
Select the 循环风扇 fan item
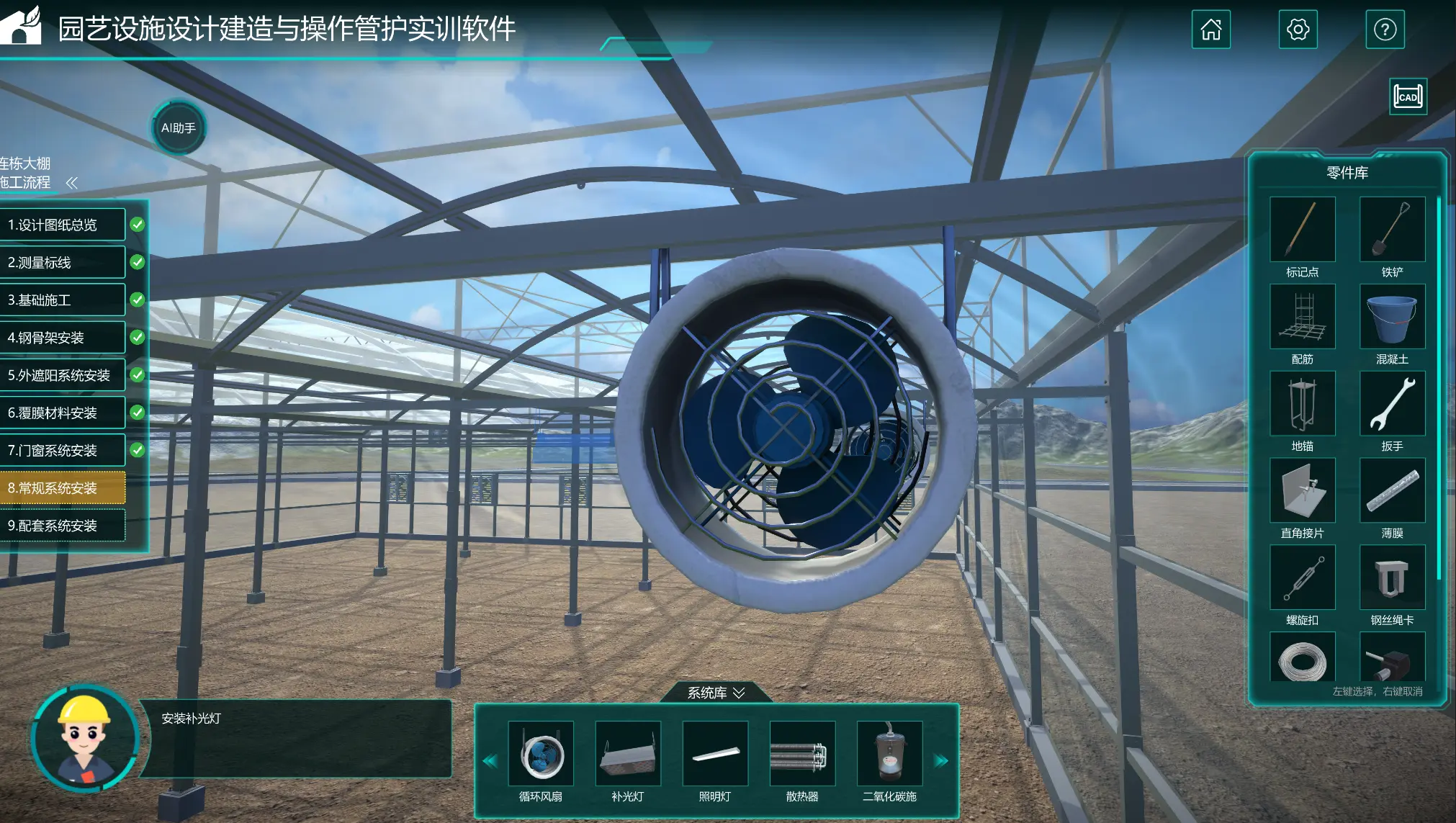(x=540, y=754)
